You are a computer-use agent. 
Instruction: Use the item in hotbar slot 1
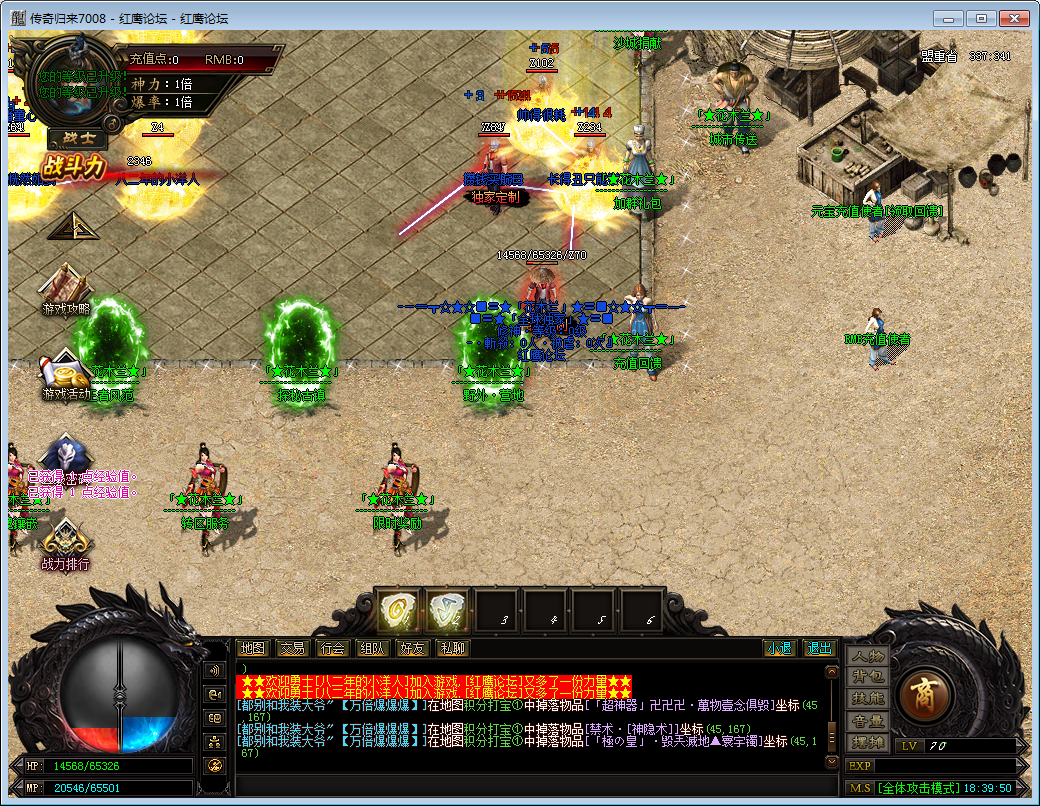click(x=398, y=609)
